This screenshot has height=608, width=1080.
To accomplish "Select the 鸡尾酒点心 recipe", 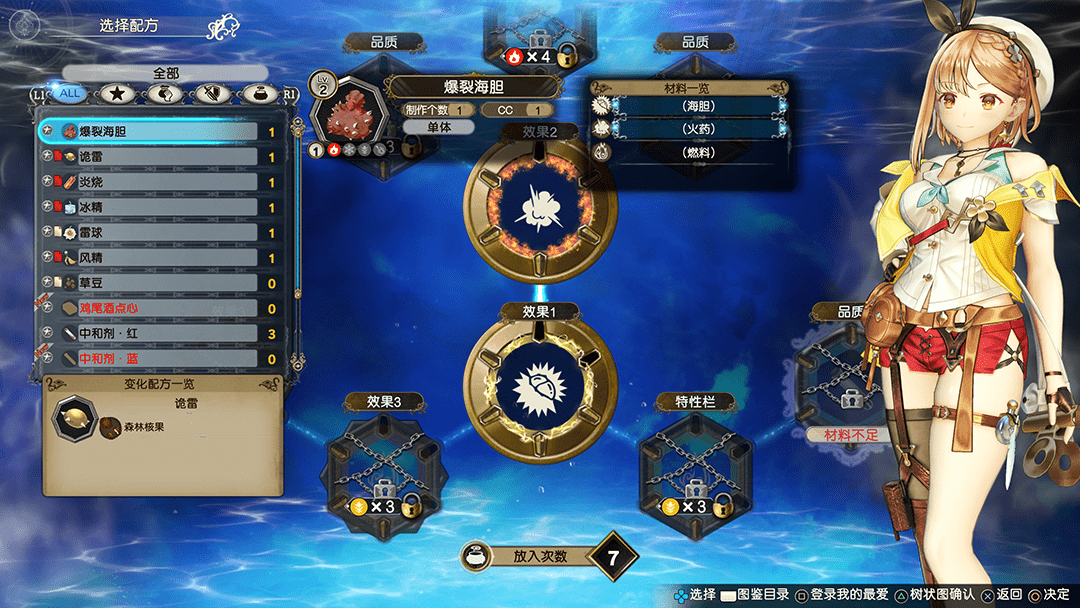I will tap(160, 309).
